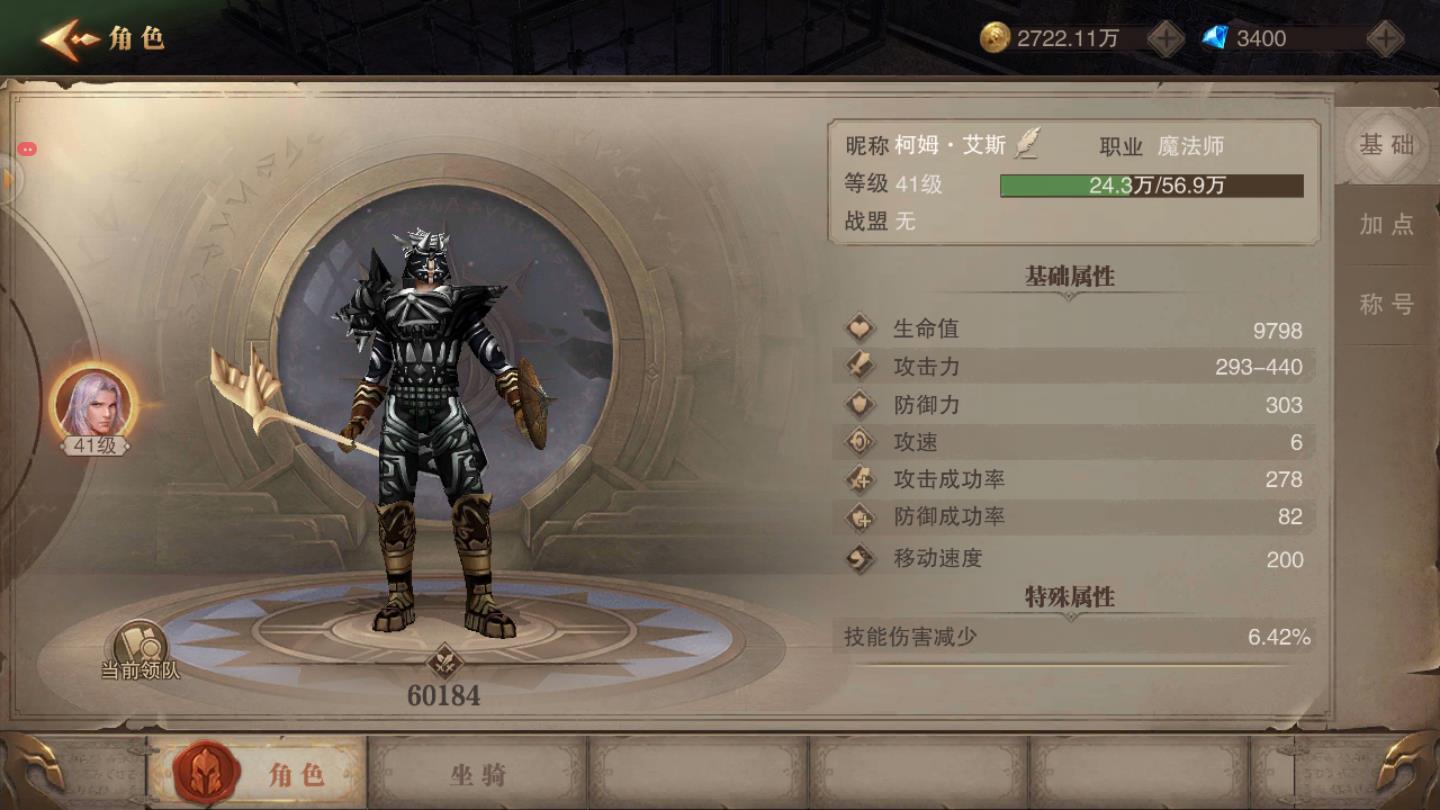Edit nickname with the feather quill icon
Viewport: 1440px width, 810px height.
(x=1027, y=145)
